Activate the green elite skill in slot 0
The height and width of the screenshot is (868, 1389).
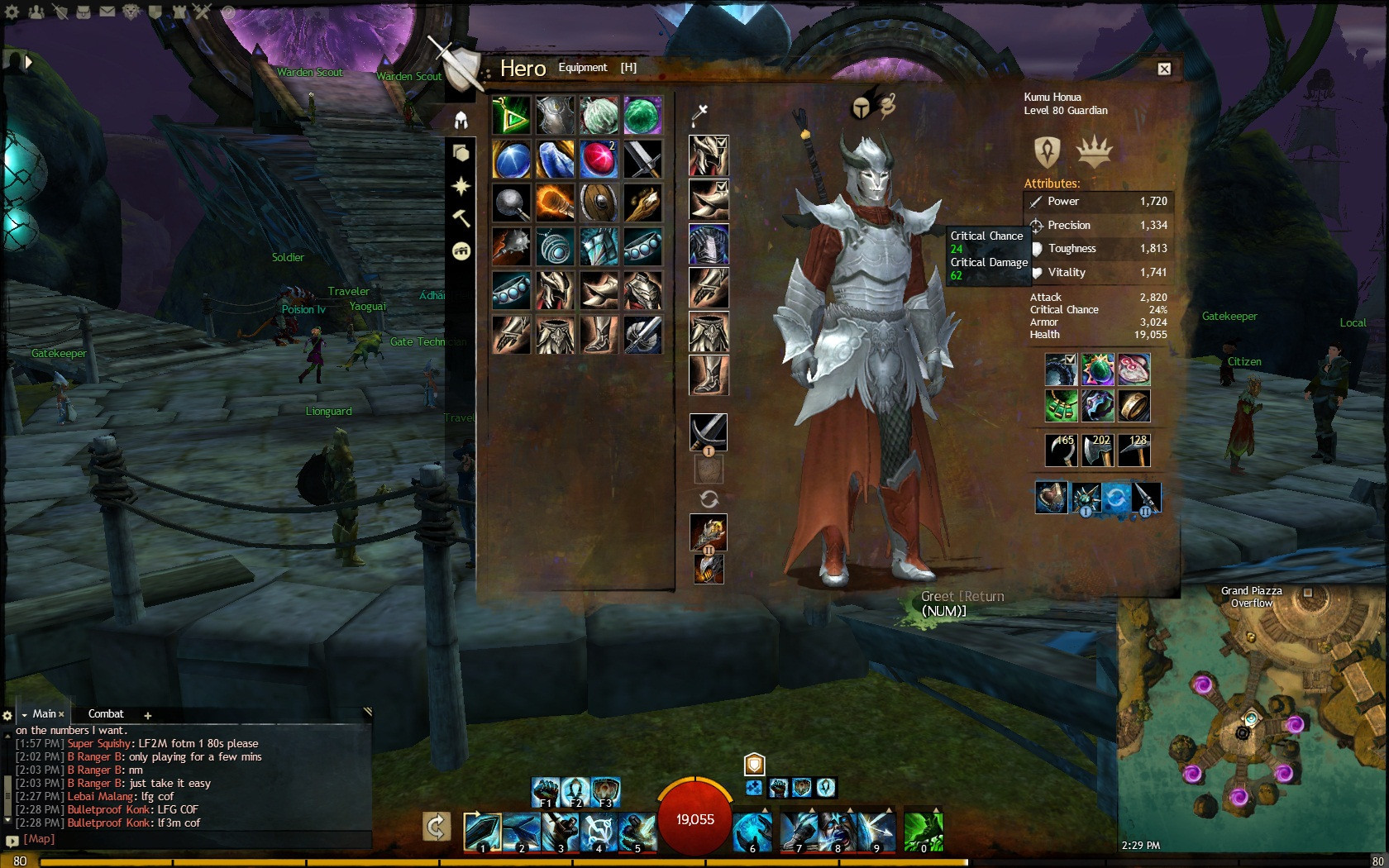[x=923, y=832]
